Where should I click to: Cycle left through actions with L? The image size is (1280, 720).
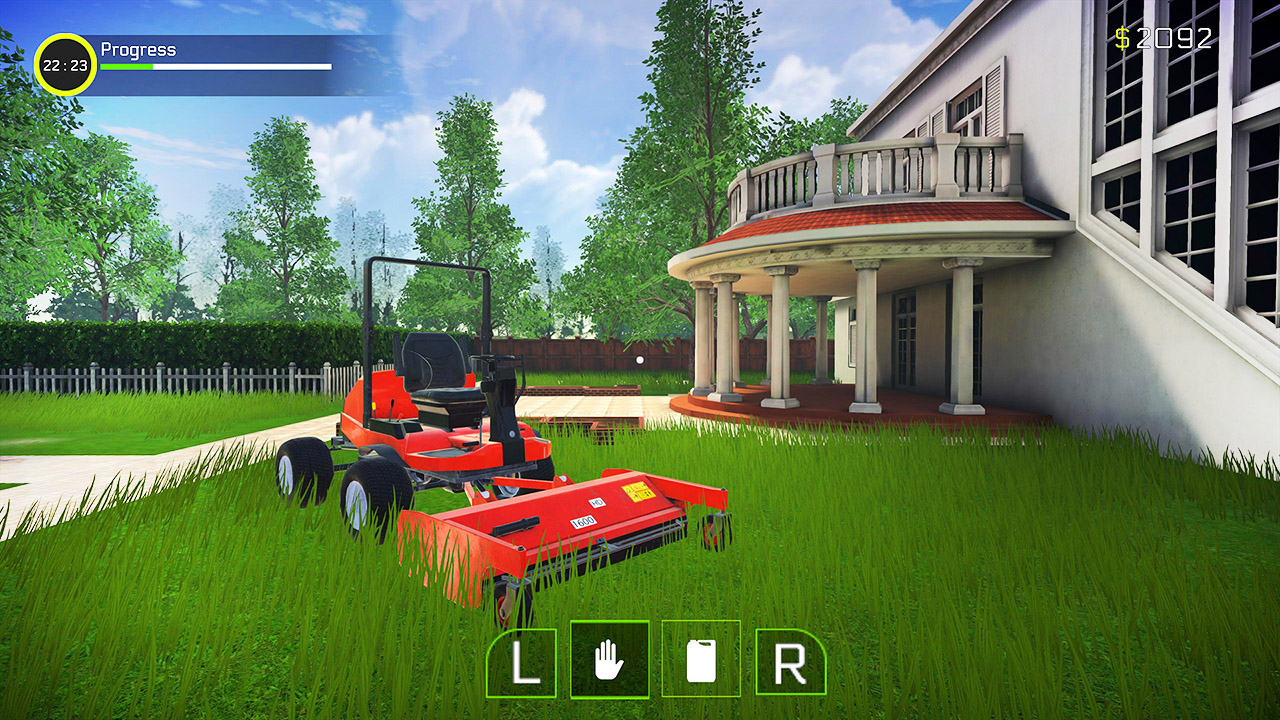pos(524,660)
